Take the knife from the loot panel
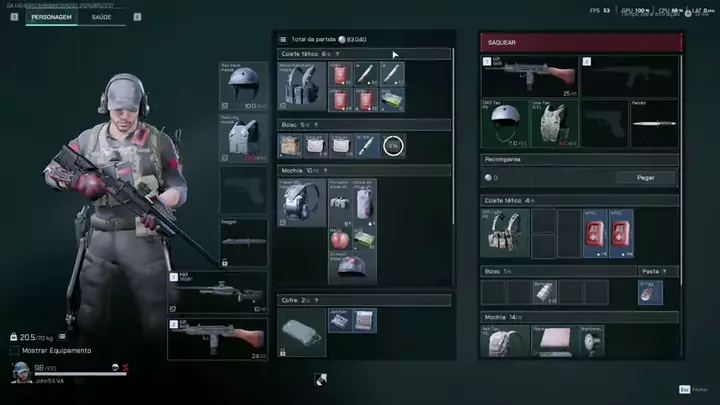This screenshot has width=720, height=405. pyautogui.click(x=654, y=122)
